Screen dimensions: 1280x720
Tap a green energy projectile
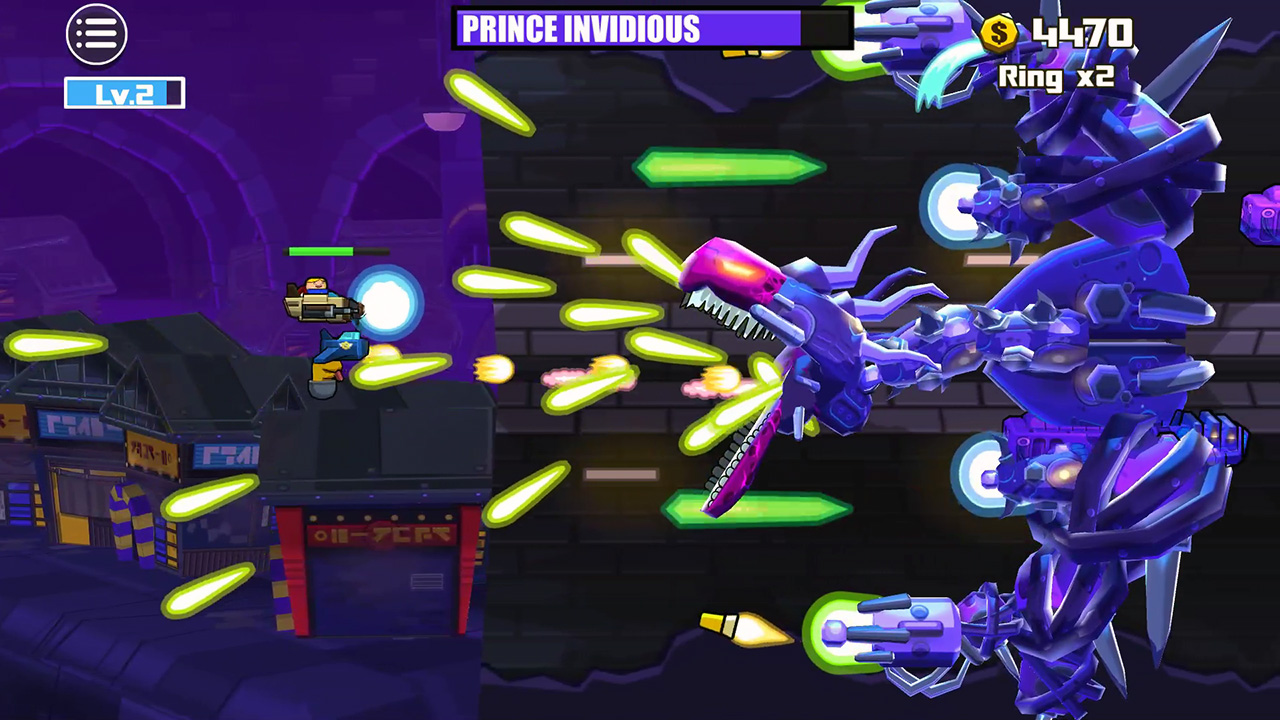coord(730,165)
